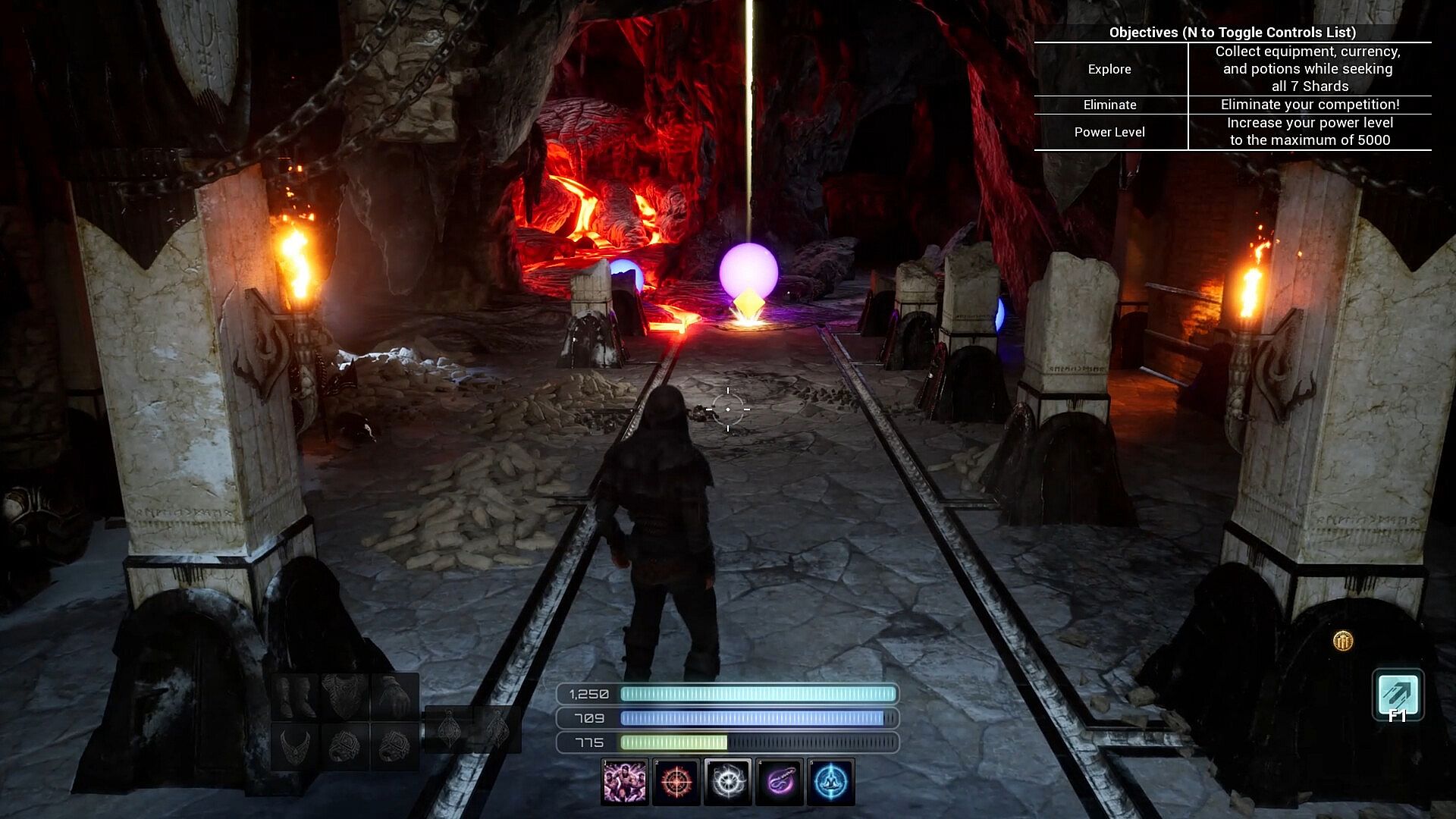Activate the blue meditation figure ability
Viewport: 1456px width, 819px height.
[831, 782]
